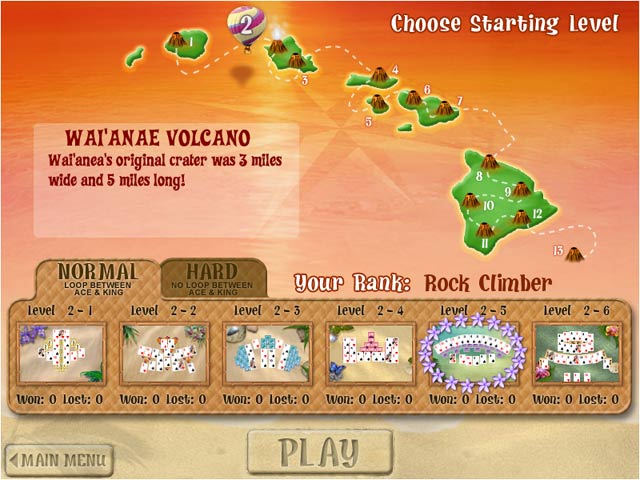Start the game with the PLAY button

pos(319,452)
